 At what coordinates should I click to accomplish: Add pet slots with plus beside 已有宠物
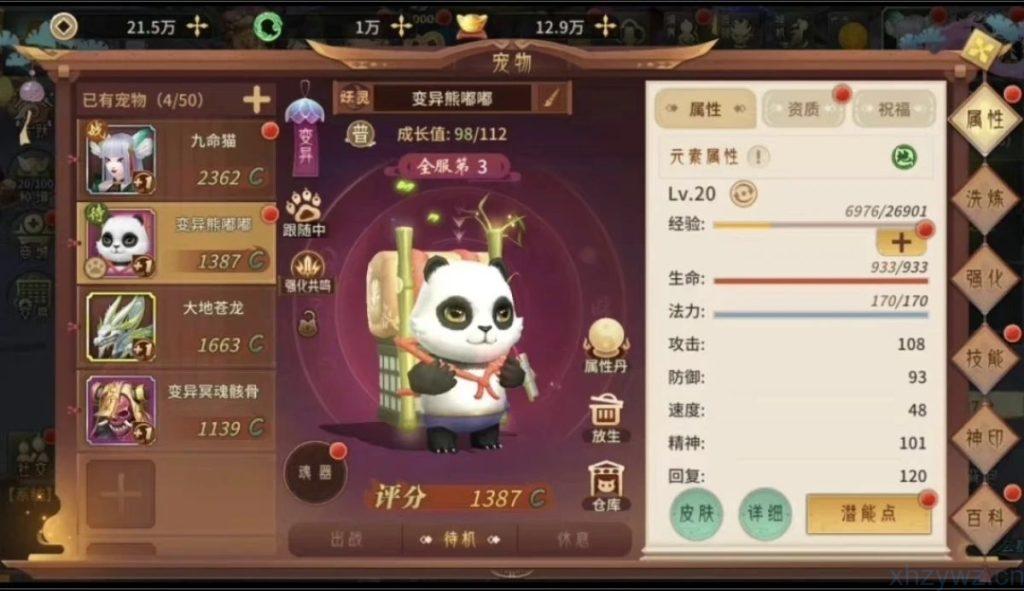click(257, 100)
